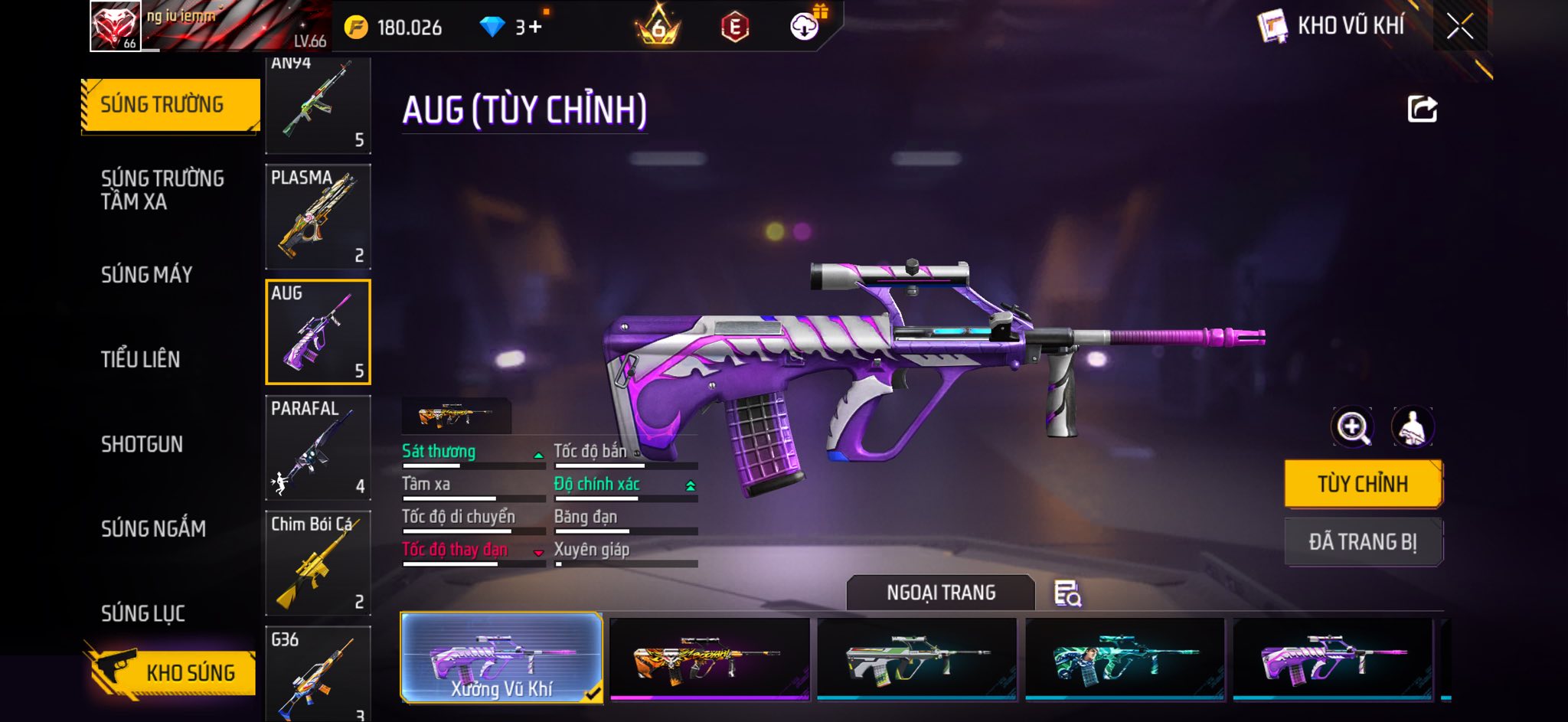
Task: Select the Xưởng Vũ Khí skin thumbnail
Action: [x=501, y=658]
